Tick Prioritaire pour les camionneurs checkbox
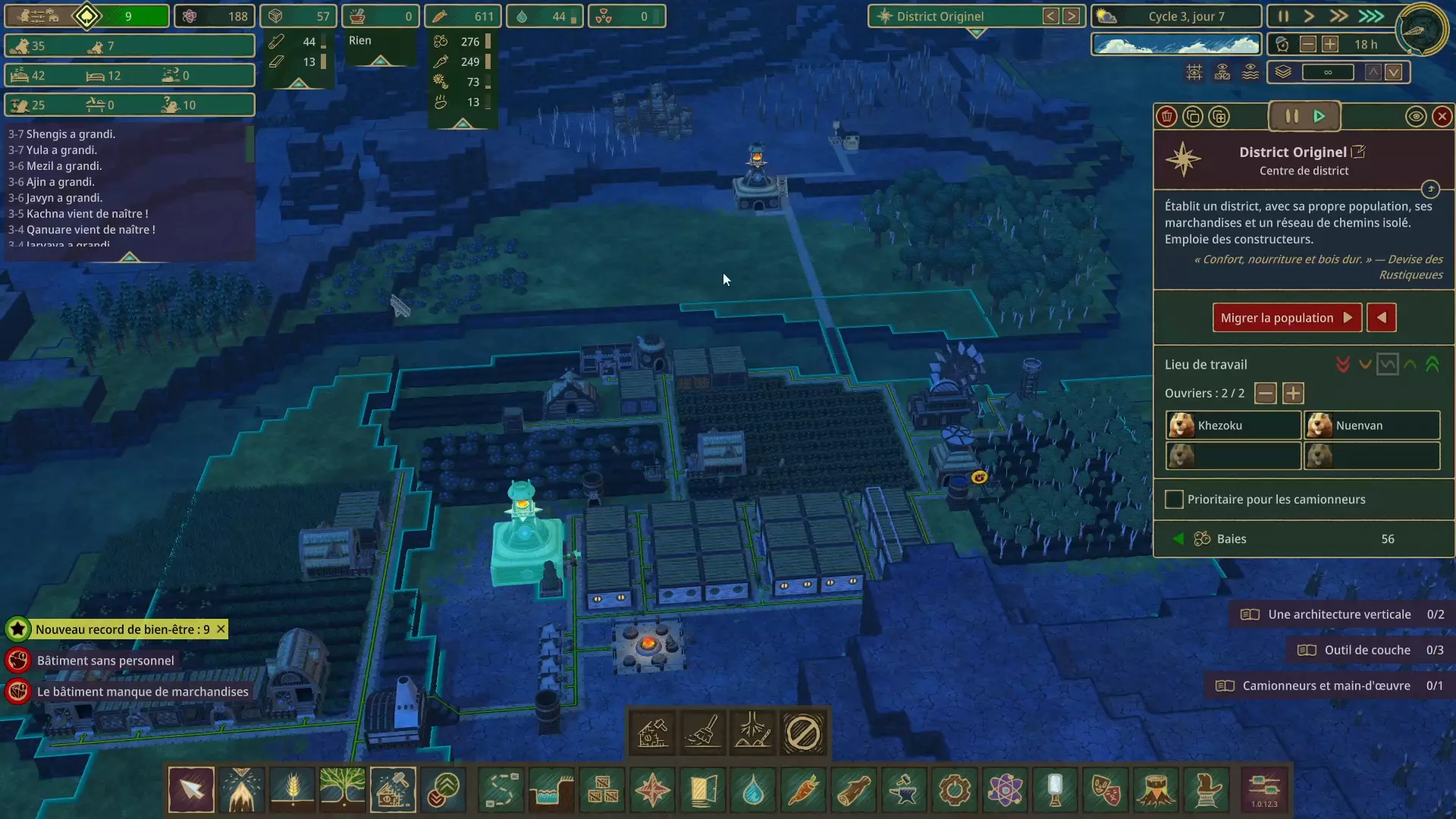 pyautogui.click(x=1174, y=500)
